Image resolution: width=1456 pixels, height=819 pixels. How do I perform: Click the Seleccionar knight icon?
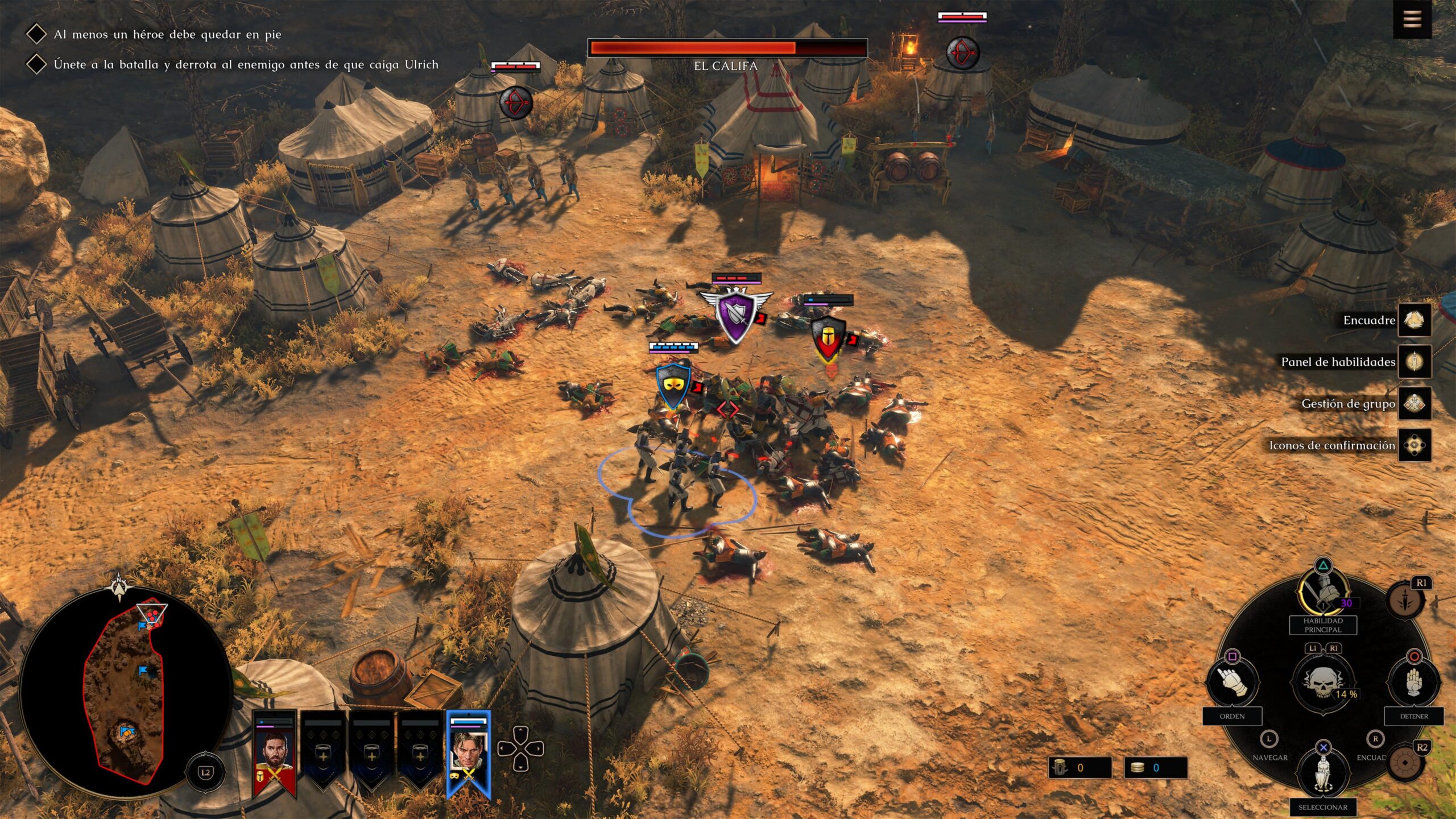[x=1323, y=773]
